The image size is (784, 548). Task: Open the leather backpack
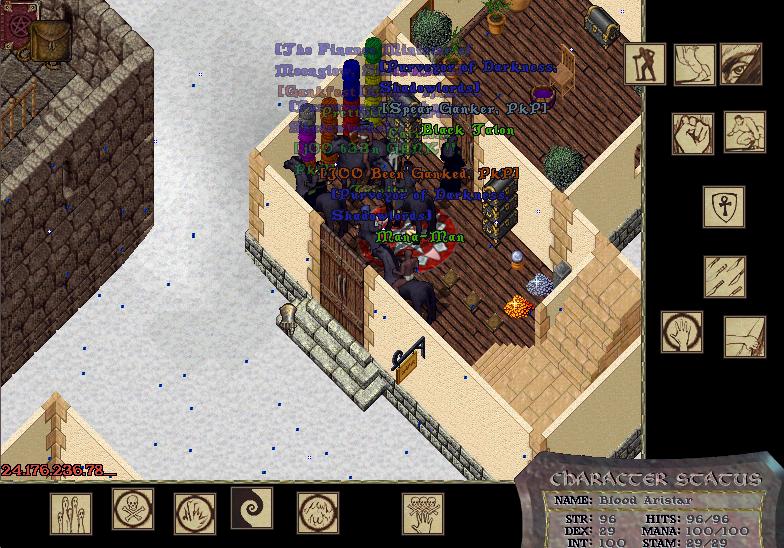tap(48, 42)
